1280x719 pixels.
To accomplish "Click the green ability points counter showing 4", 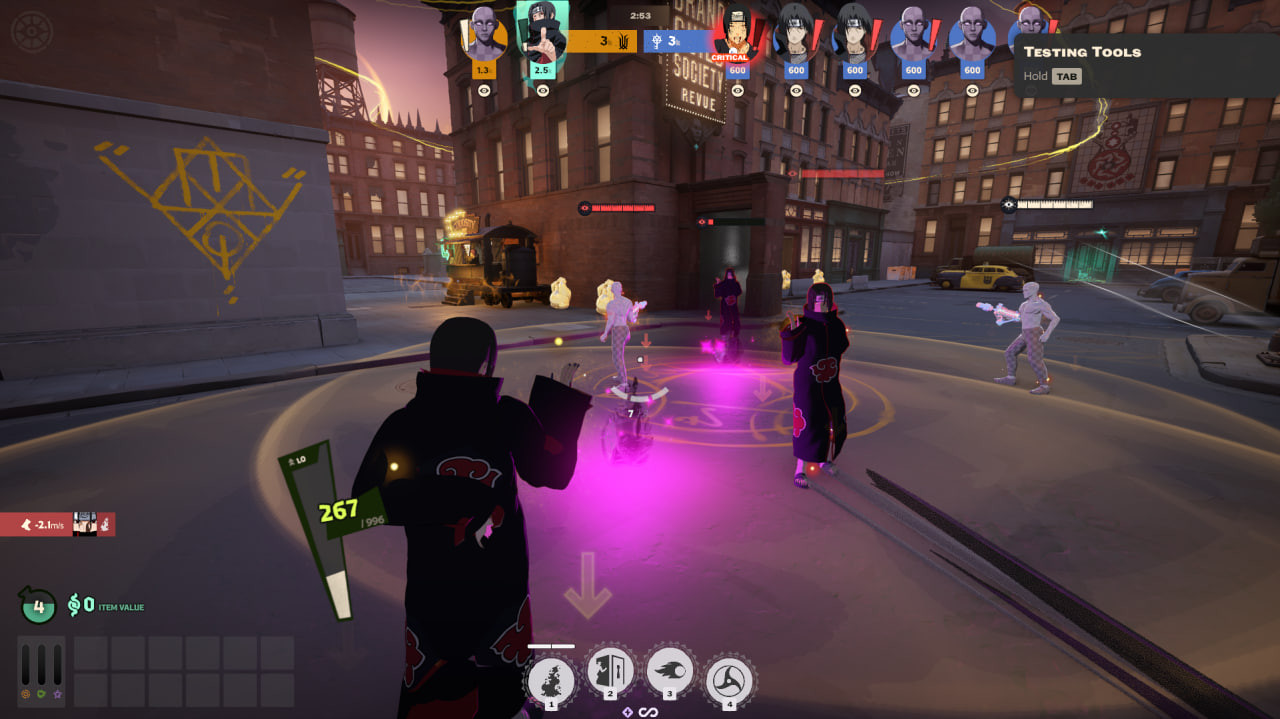I will pos(38,605).
